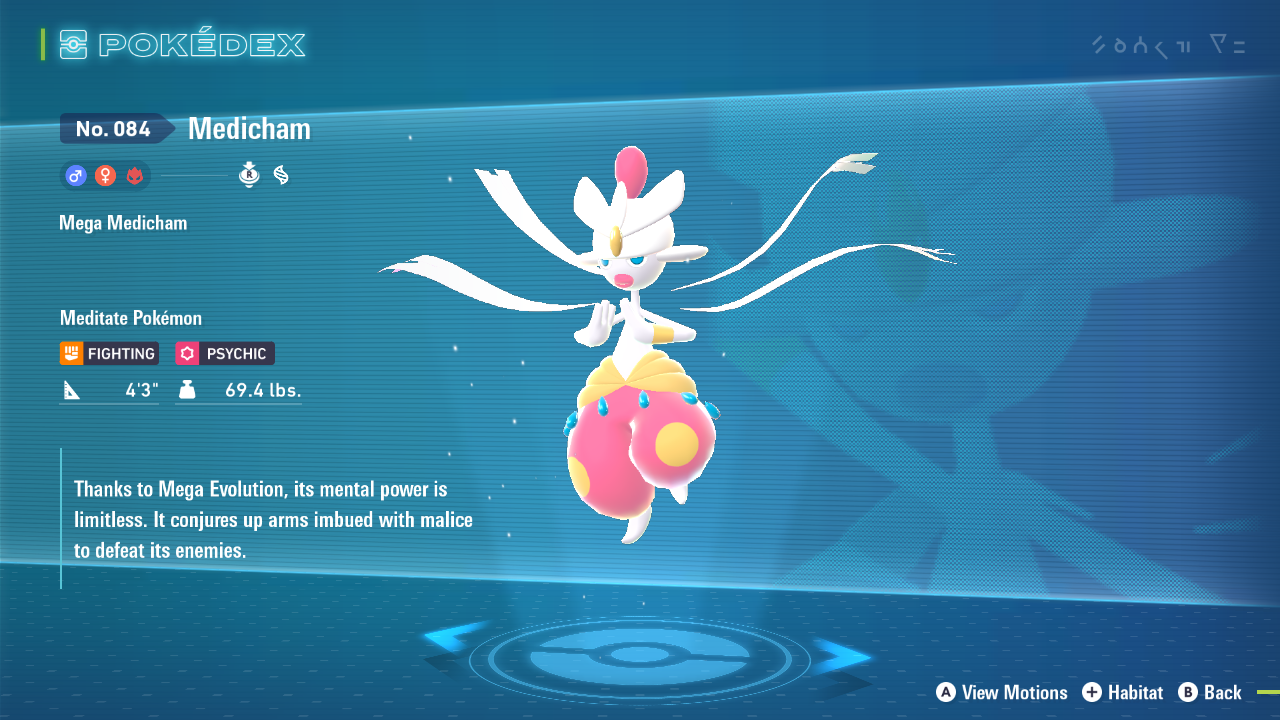The image size is (1280, 720).
Task: Choose the red Mega Evolution form icon
Action: tap(135, 176)
